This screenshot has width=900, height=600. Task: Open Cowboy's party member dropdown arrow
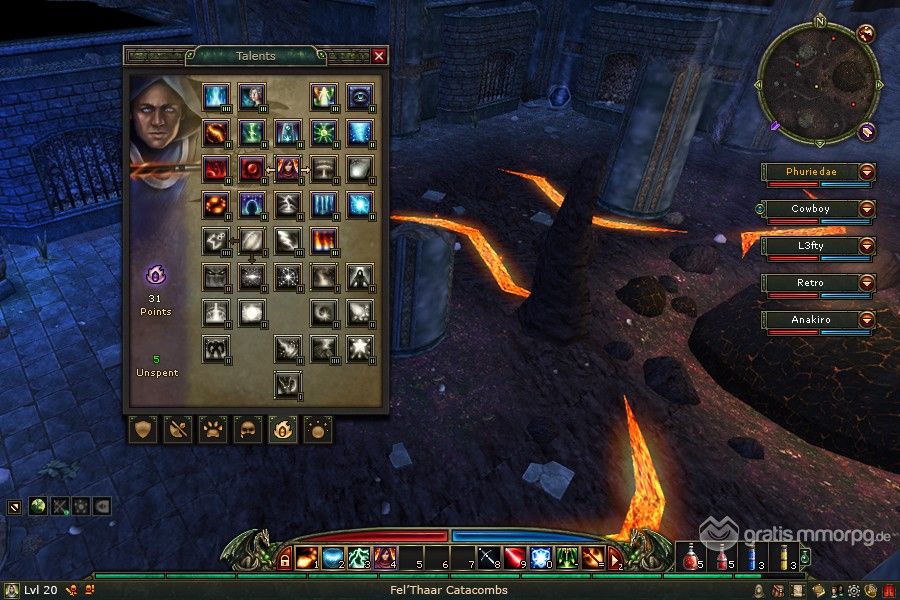coord(866,209)
